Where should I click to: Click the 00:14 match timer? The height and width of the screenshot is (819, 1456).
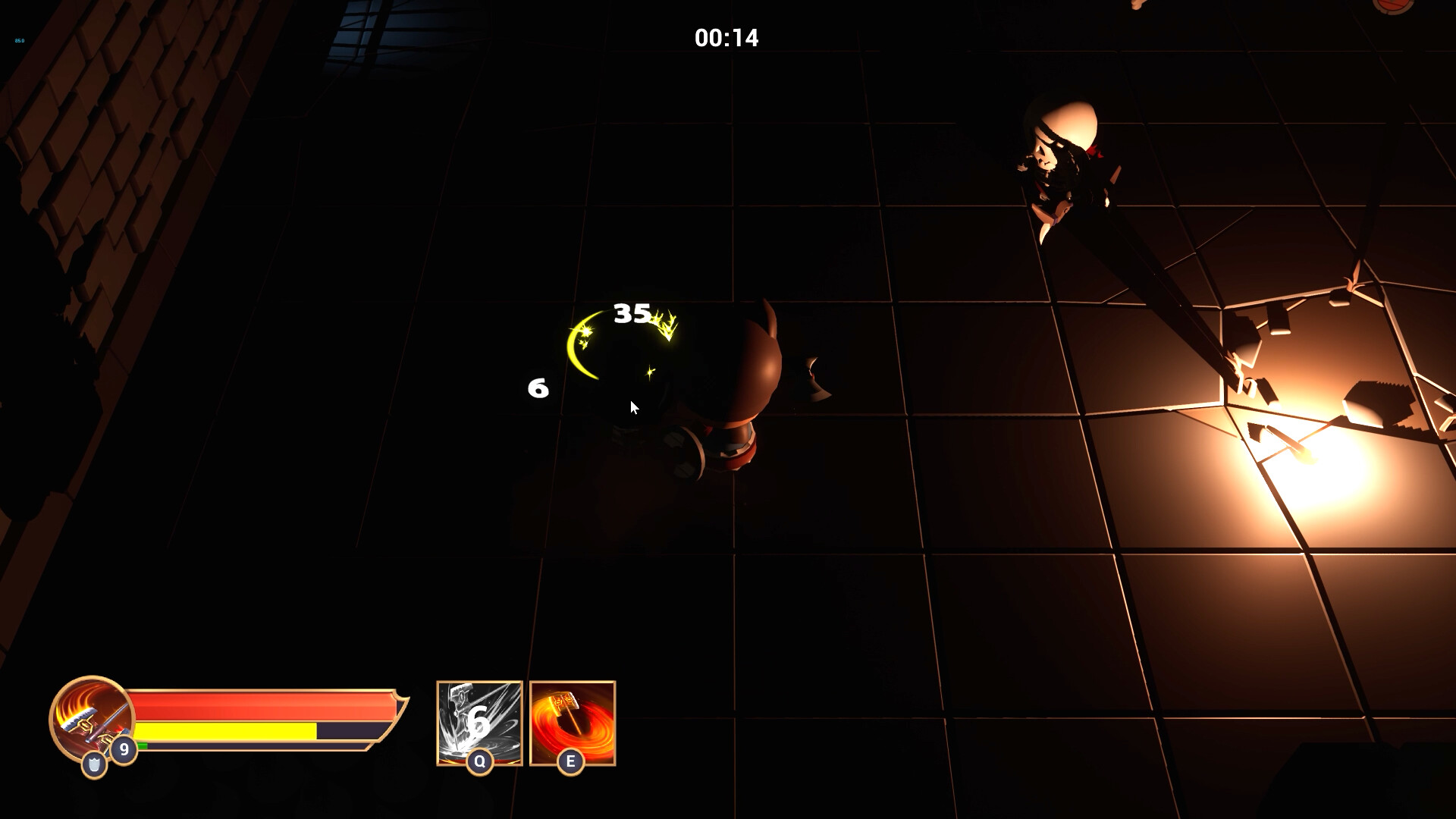pos(726,36)
